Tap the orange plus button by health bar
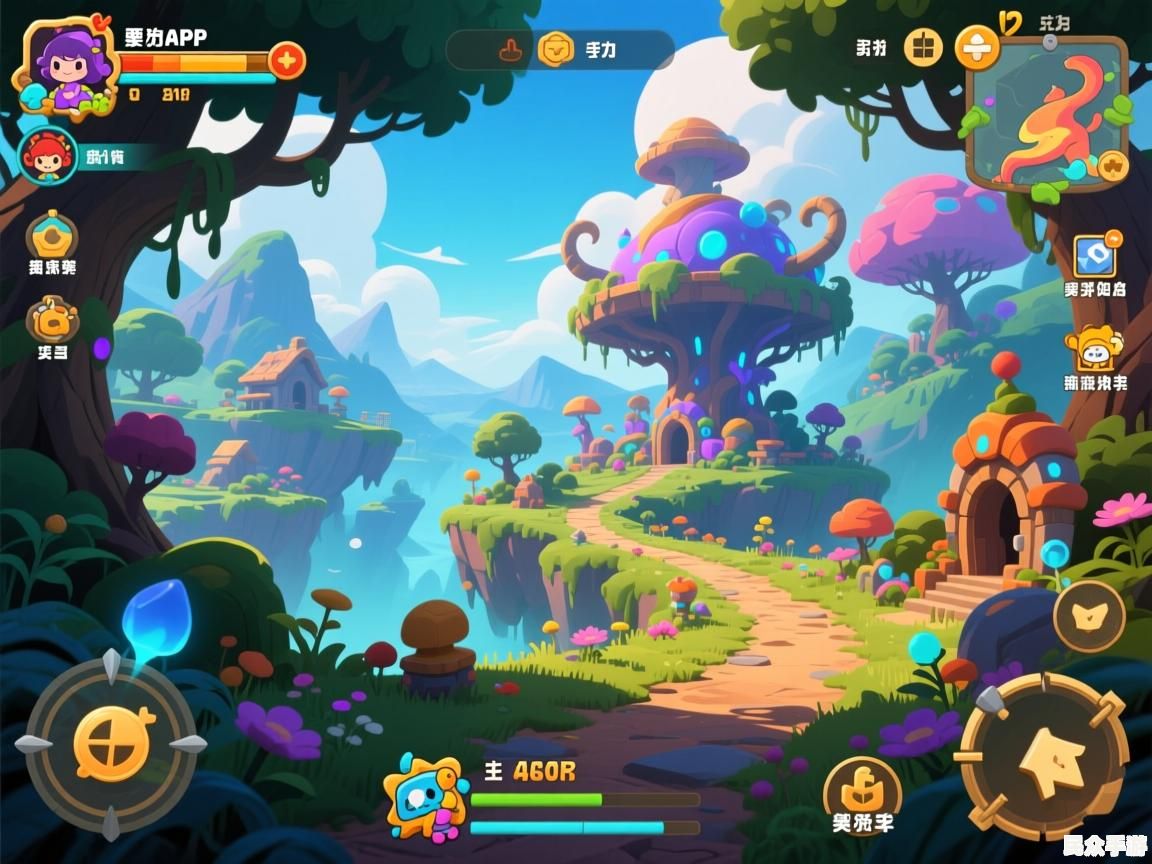1152x864 pixels. click(x=287, y=60)
